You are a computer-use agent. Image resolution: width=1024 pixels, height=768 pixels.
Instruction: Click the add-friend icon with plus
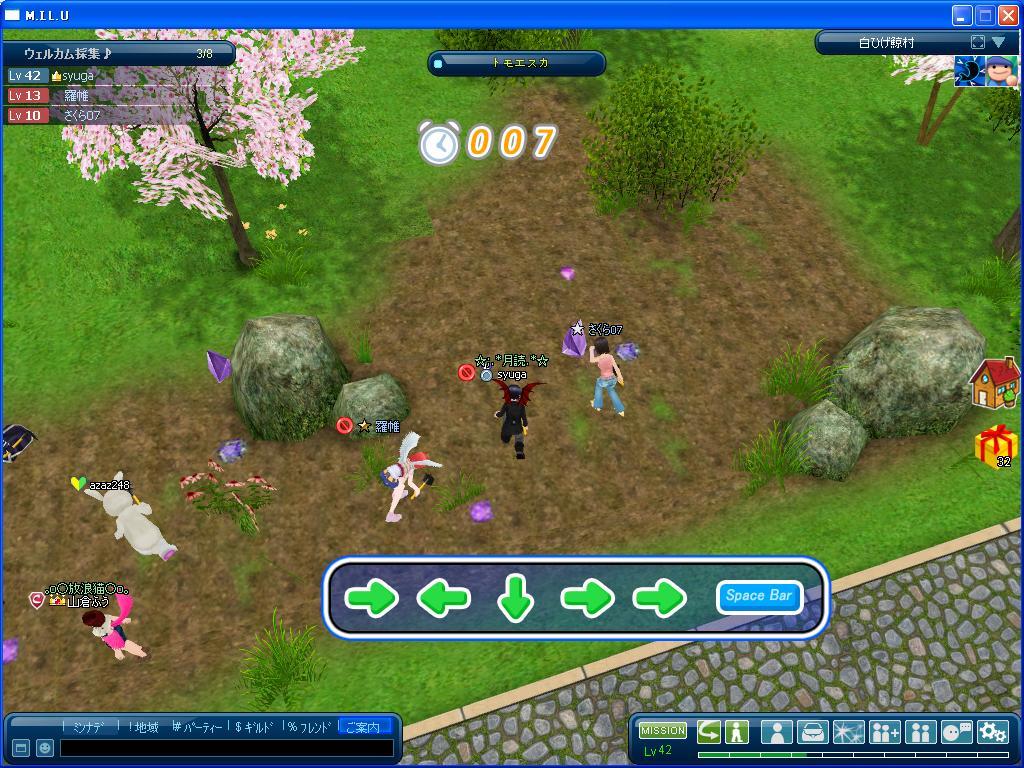pyautogui.click(x=884, y=732)
